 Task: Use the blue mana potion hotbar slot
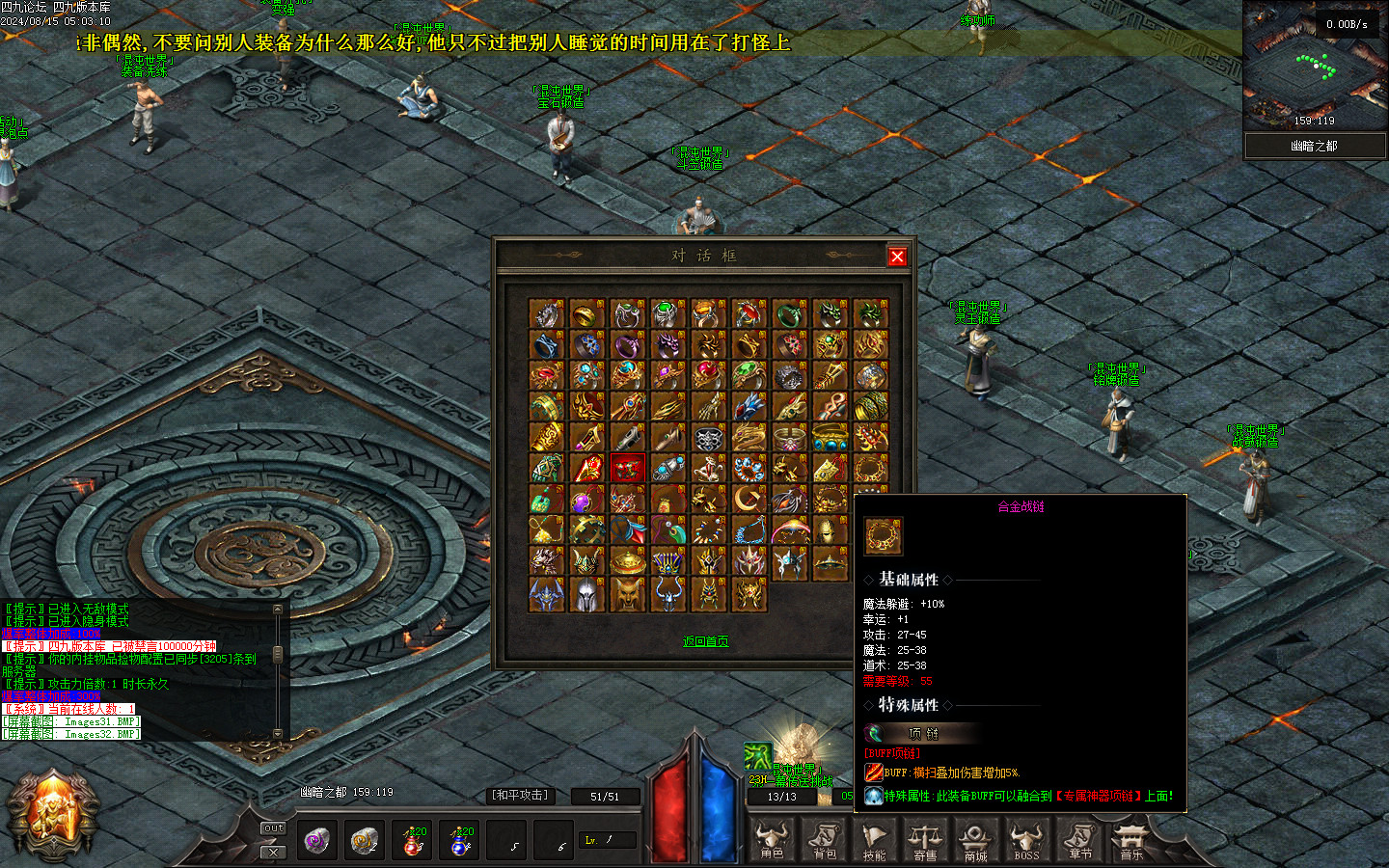(461, 841)
